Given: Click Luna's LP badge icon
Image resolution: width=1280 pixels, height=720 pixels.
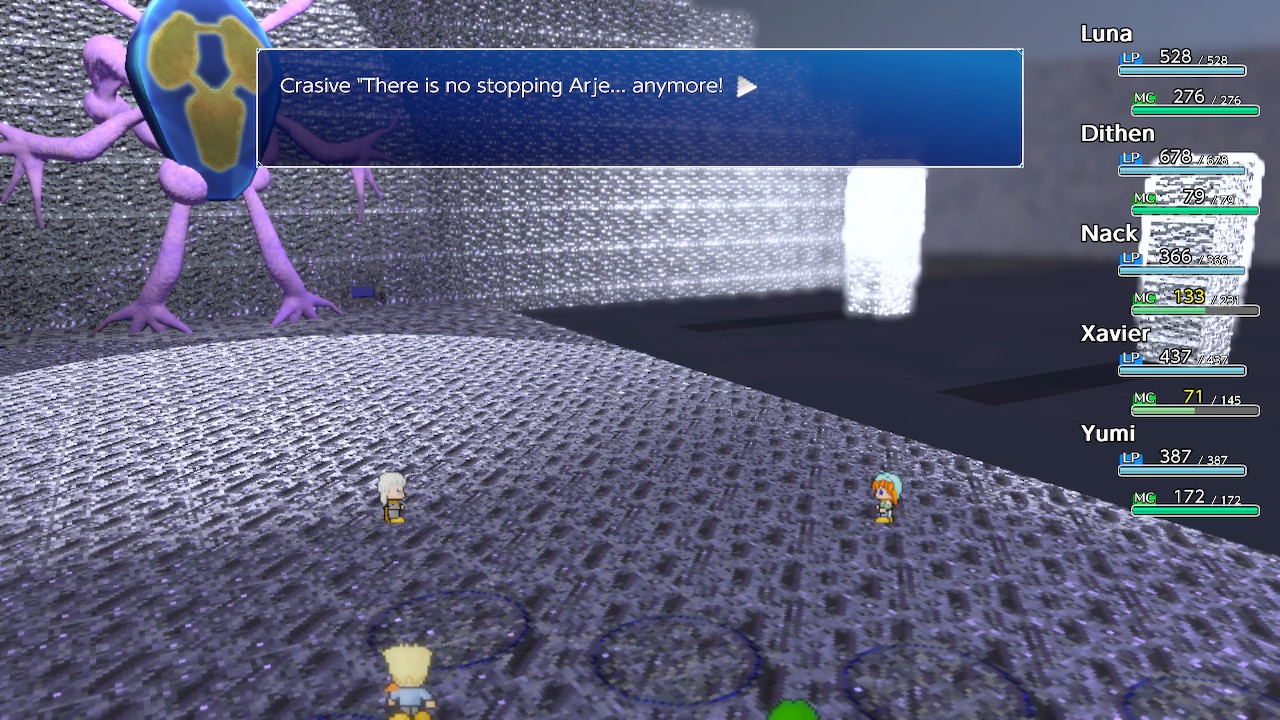Looking at the screenshot, I should [1130, 60].
